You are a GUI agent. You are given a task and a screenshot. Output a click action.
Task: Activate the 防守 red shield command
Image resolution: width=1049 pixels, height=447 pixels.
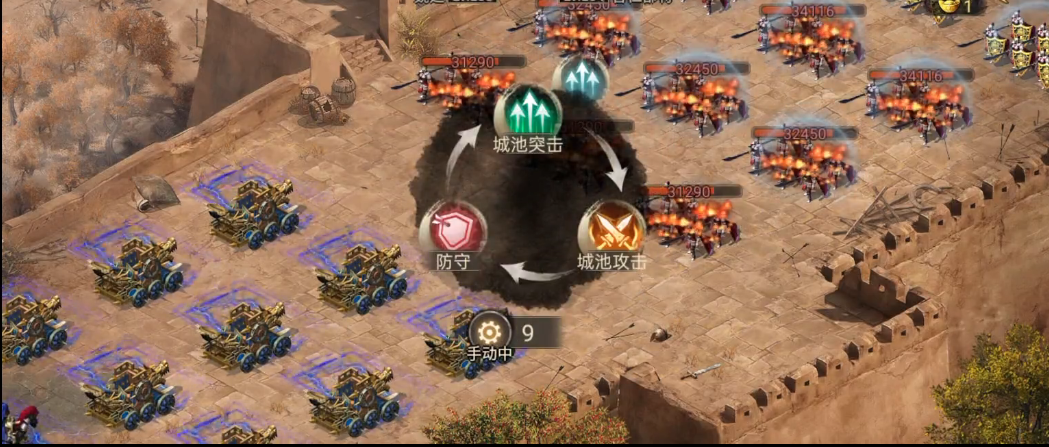[446, 229]
